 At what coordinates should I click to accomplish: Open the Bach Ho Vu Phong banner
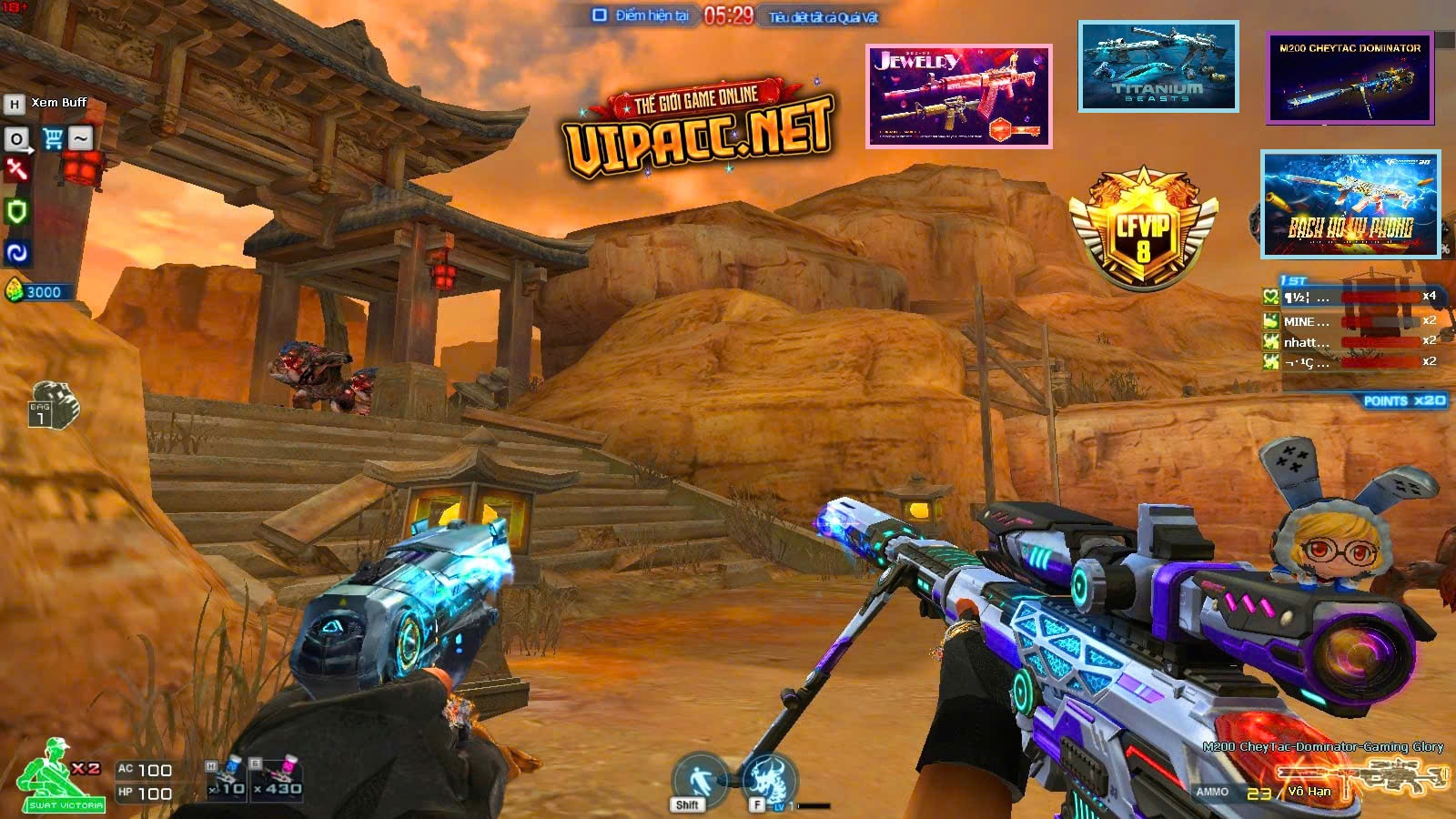point(1350,205)
